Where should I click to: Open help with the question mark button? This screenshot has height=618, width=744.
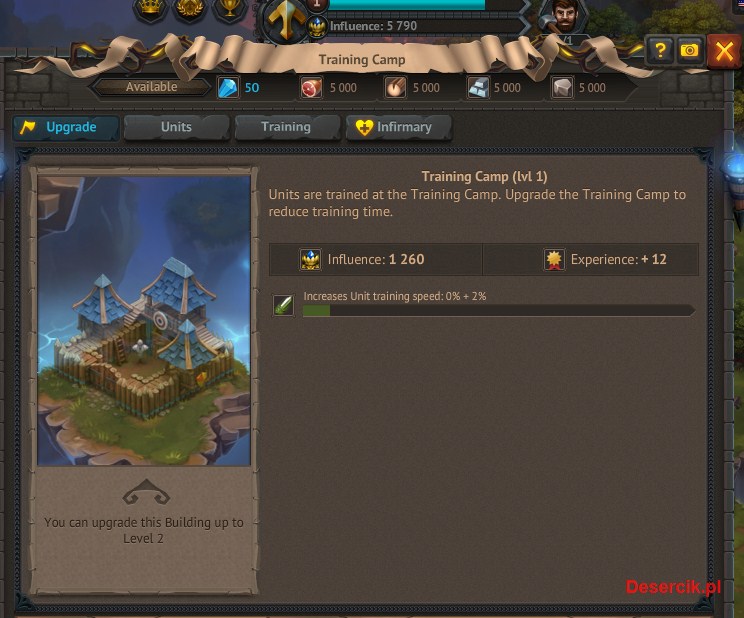coord(660,50)
